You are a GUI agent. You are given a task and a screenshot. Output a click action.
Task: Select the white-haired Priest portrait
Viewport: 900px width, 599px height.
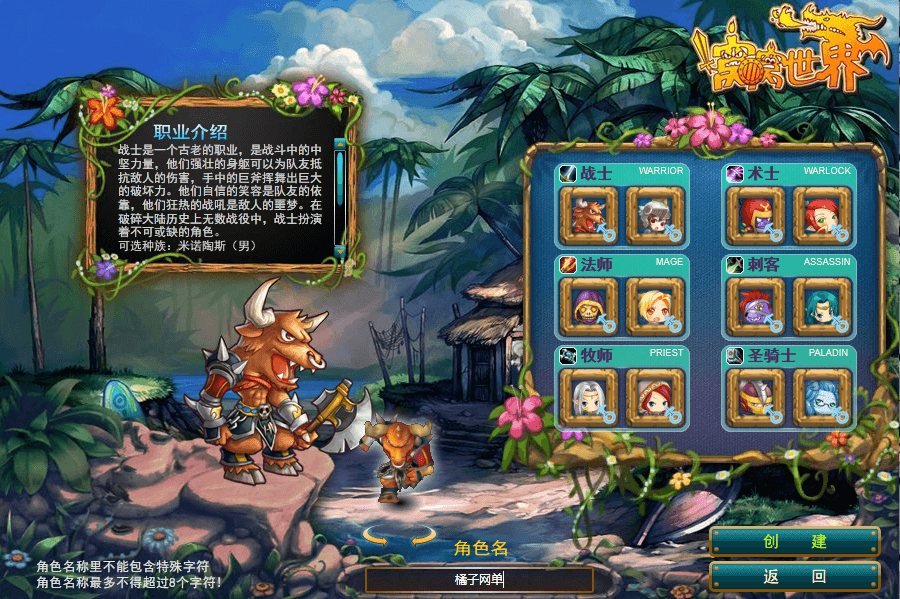(x=590, y=397)
